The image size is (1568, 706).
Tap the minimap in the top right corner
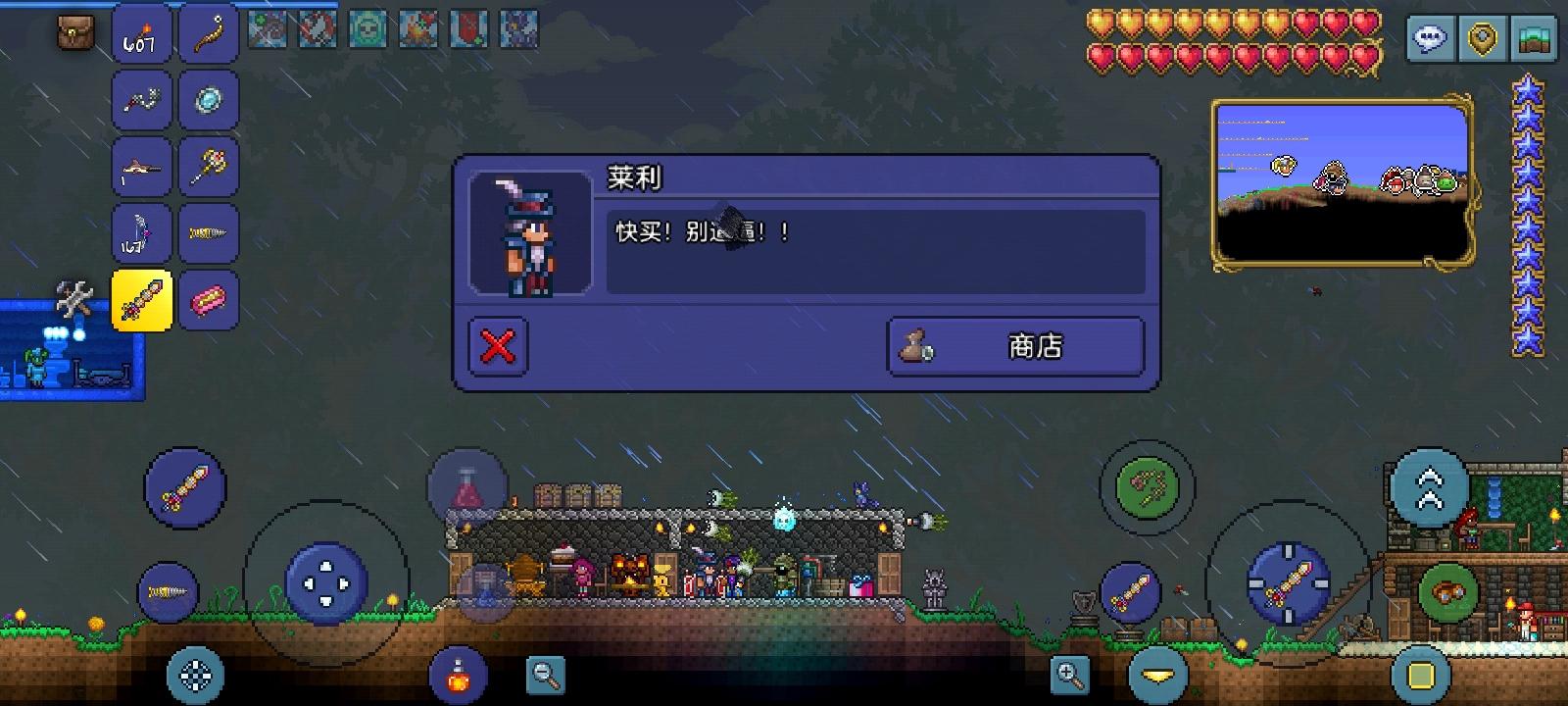pyautogui.click(x=1341, y=182)
